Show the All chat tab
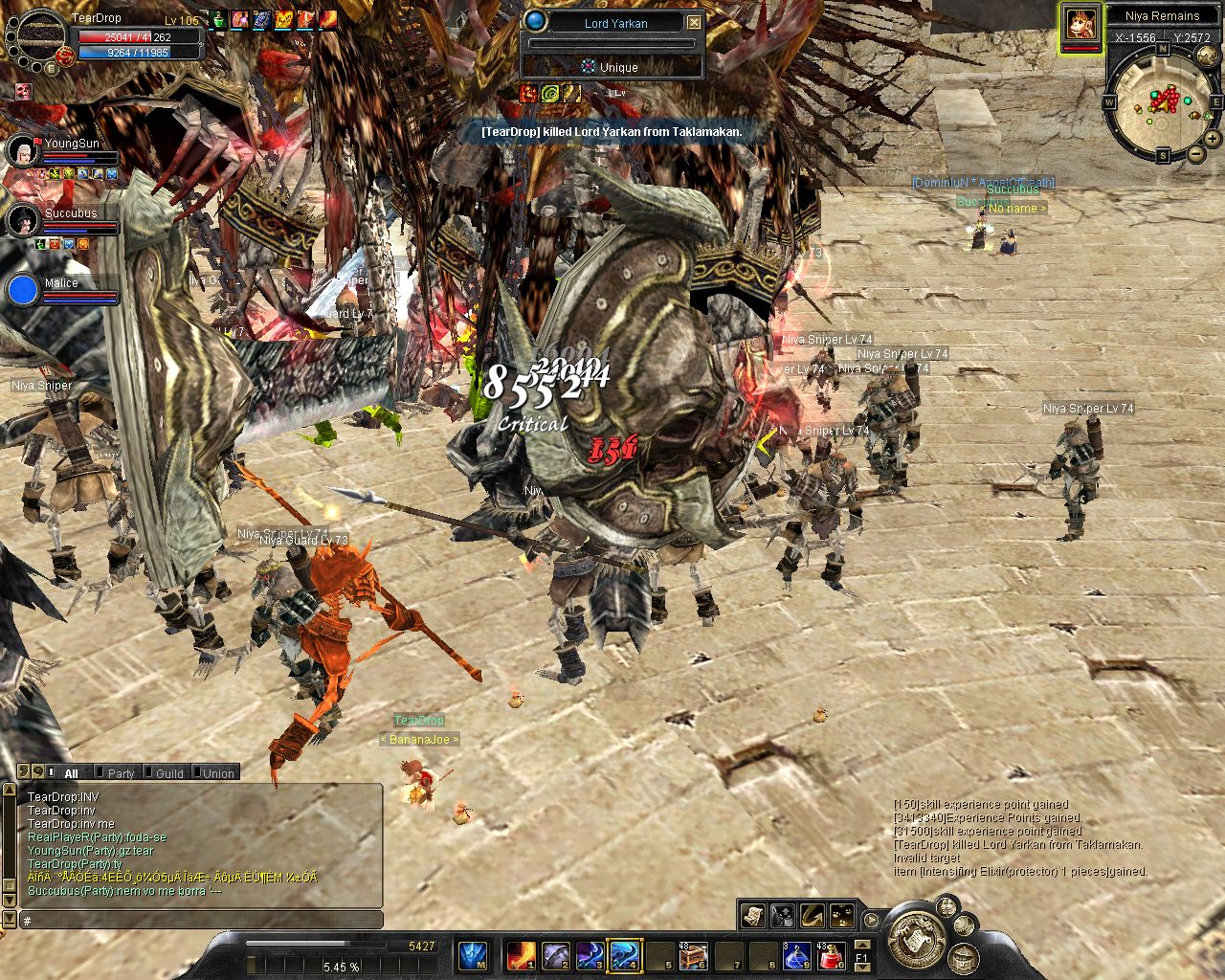The height and width of the screenshot is (980, 1225). tap(71, 773)
